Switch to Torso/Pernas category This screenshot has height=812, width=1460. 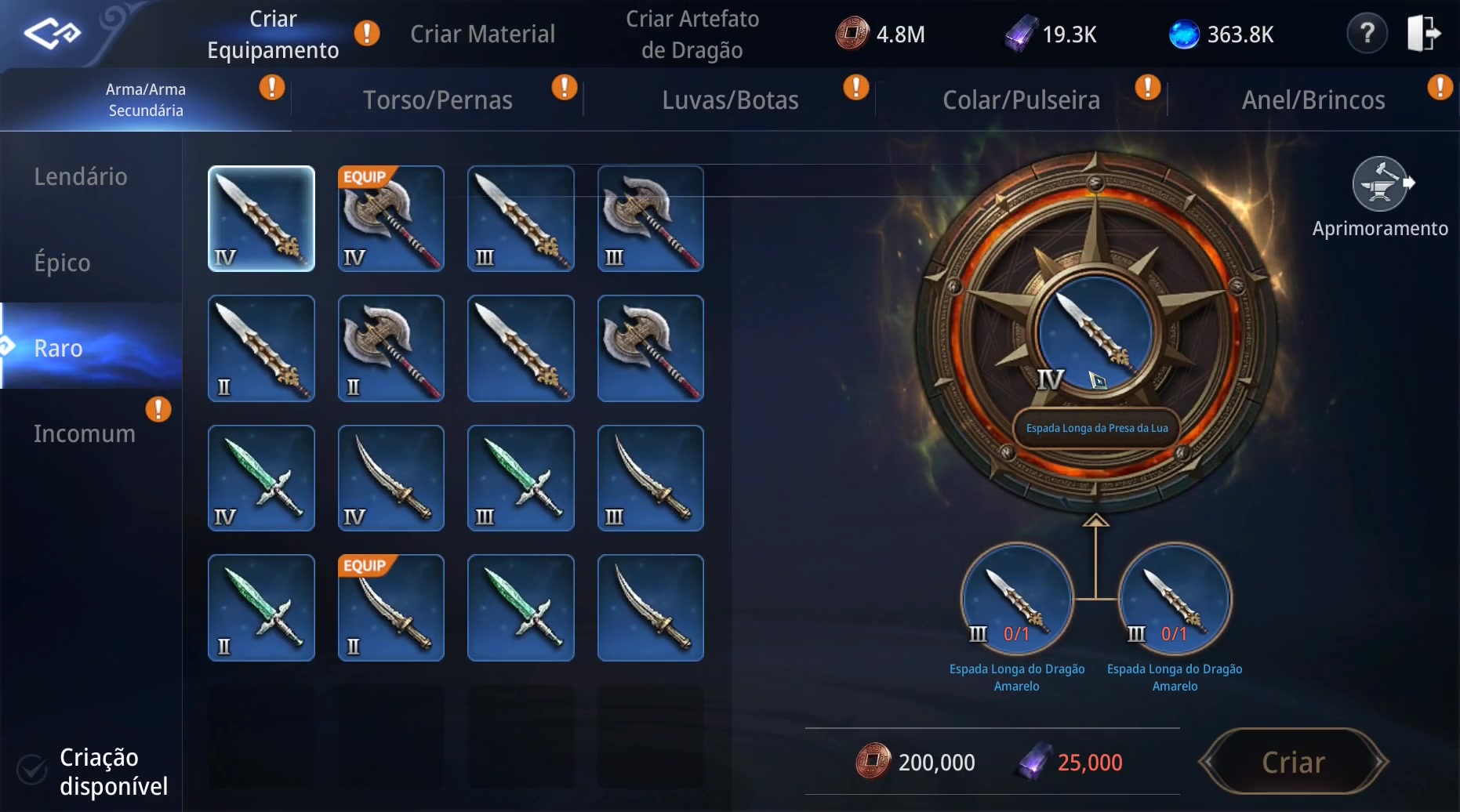pyautogui.click(x=438, y=100)
